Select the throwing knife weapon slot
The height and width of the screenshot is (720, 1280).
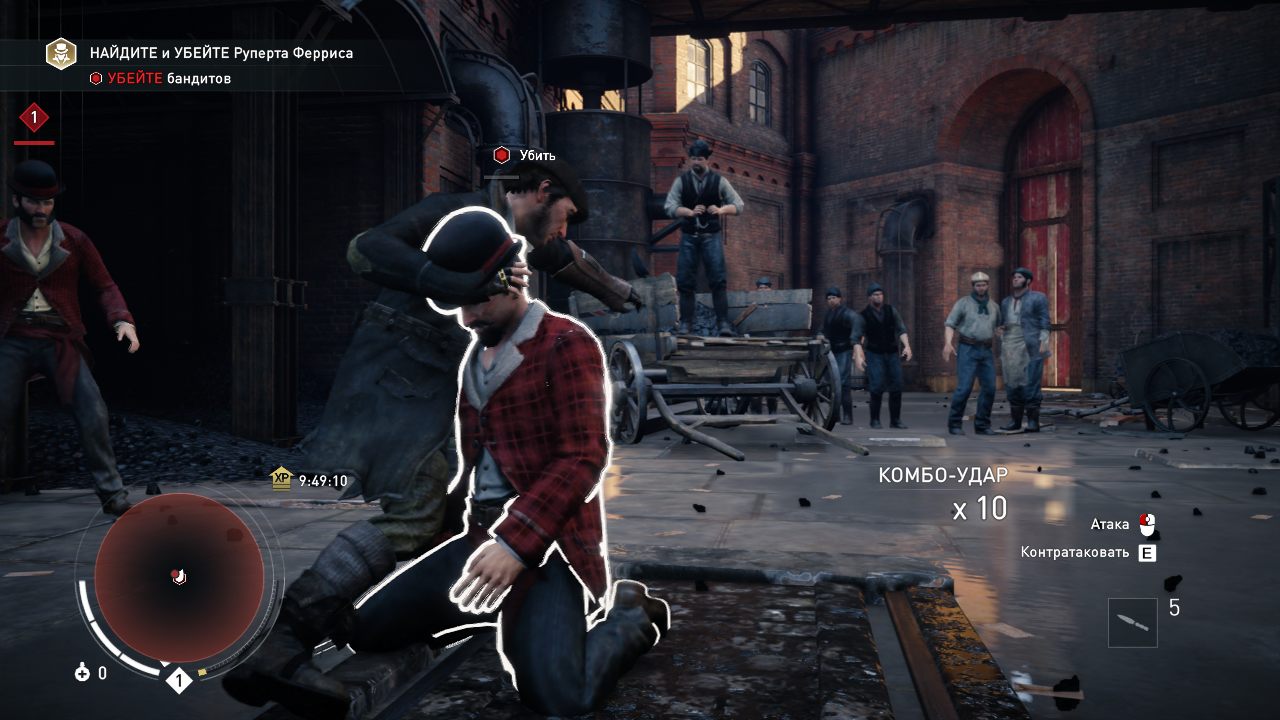tap(1132, 622)
